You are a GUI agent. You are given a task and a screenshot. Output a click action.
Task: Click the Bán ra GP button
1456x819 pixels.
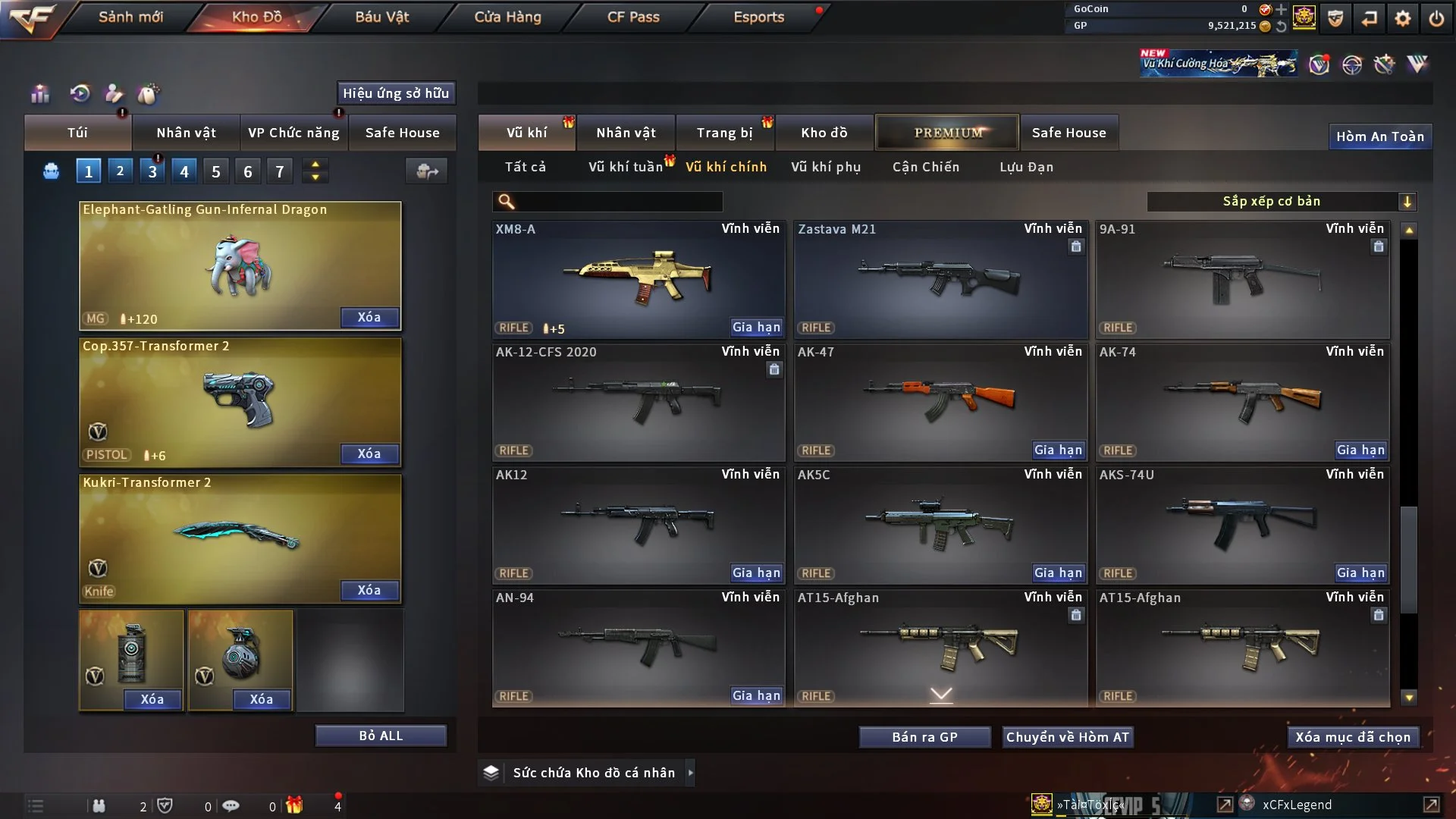(924, 737)
